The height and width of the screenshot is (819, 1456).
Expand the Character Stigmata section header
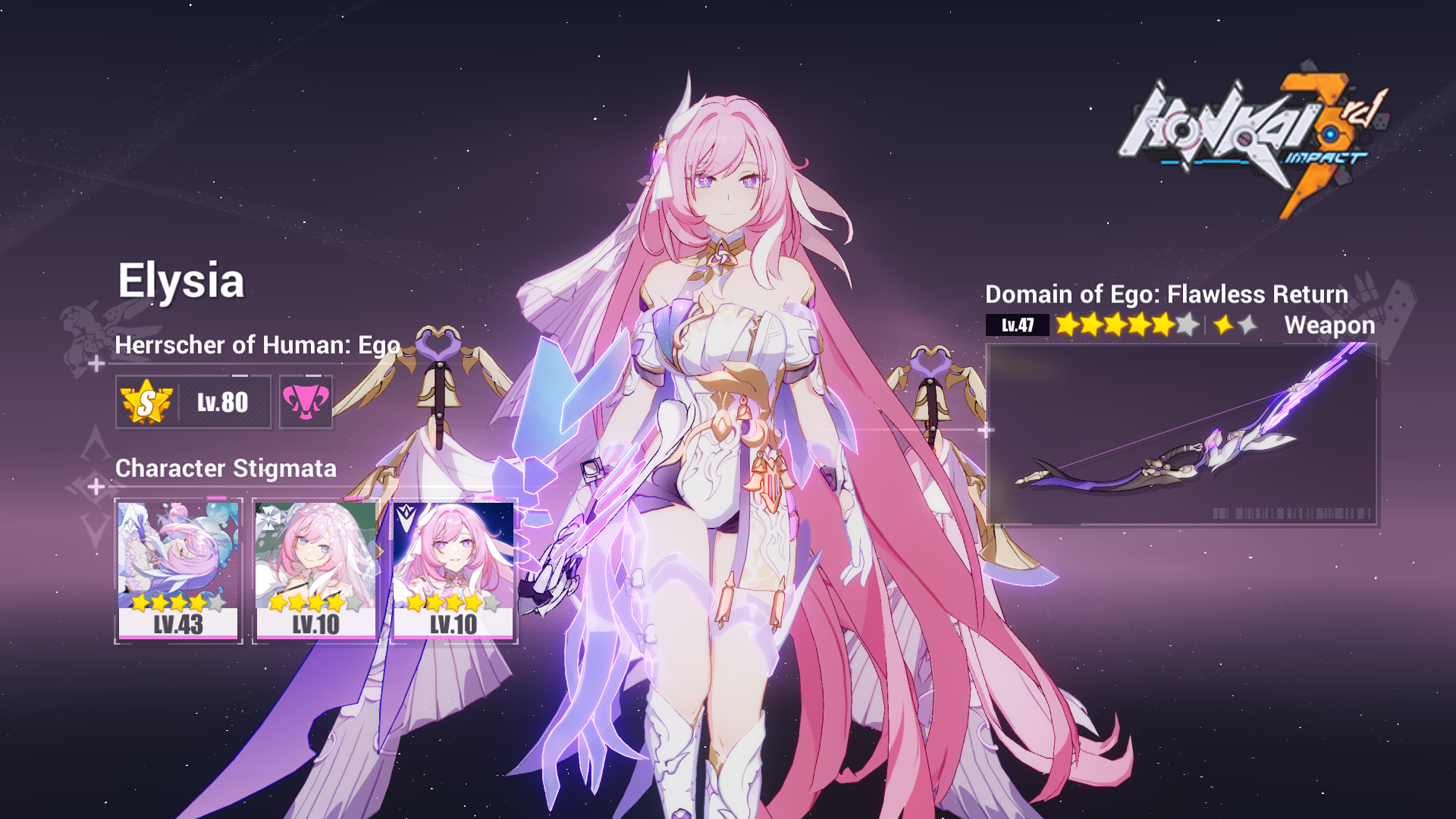[x=225, y=469]
